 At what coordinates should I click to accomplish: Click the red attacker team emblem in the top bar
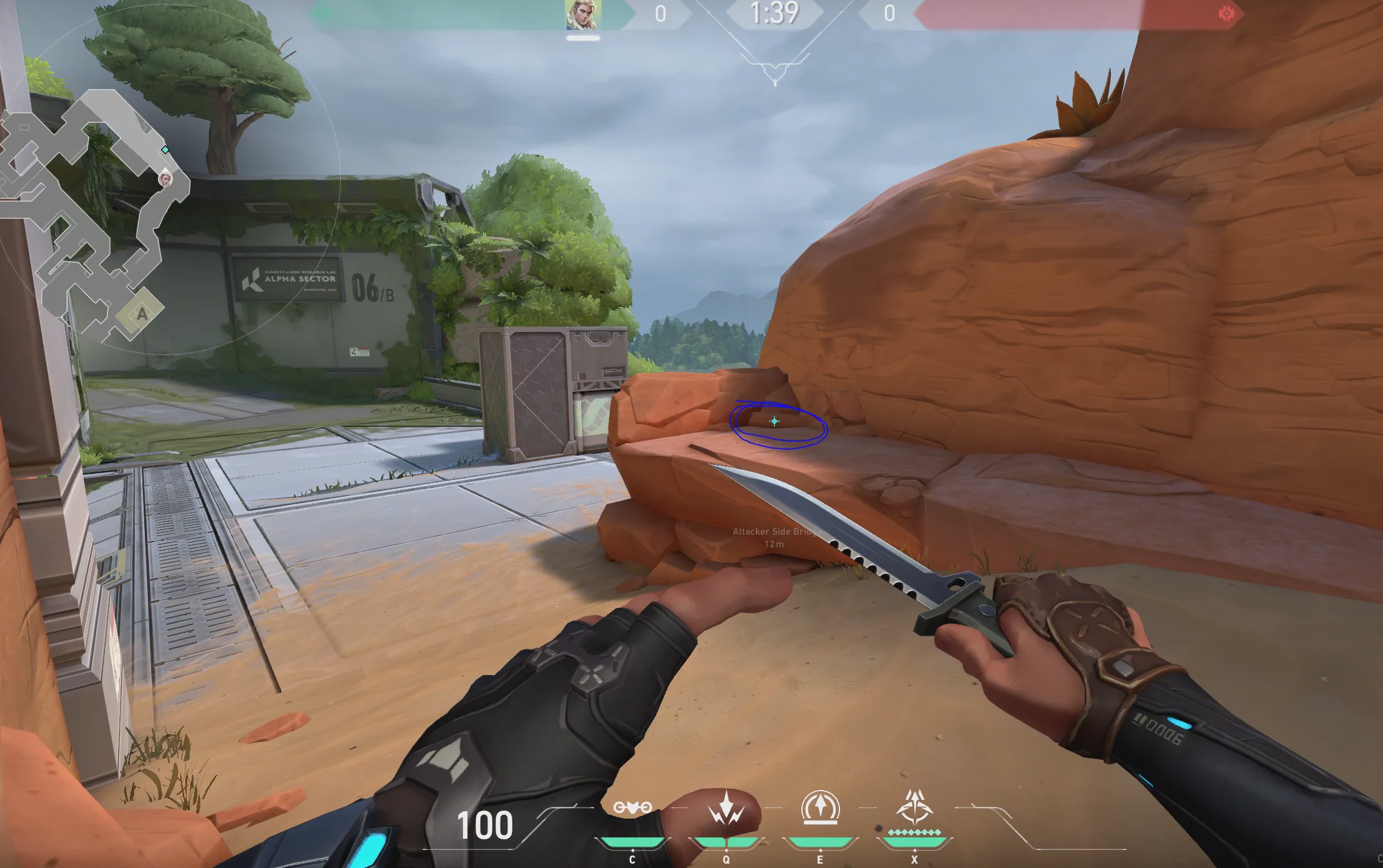tap(1226, 14)
